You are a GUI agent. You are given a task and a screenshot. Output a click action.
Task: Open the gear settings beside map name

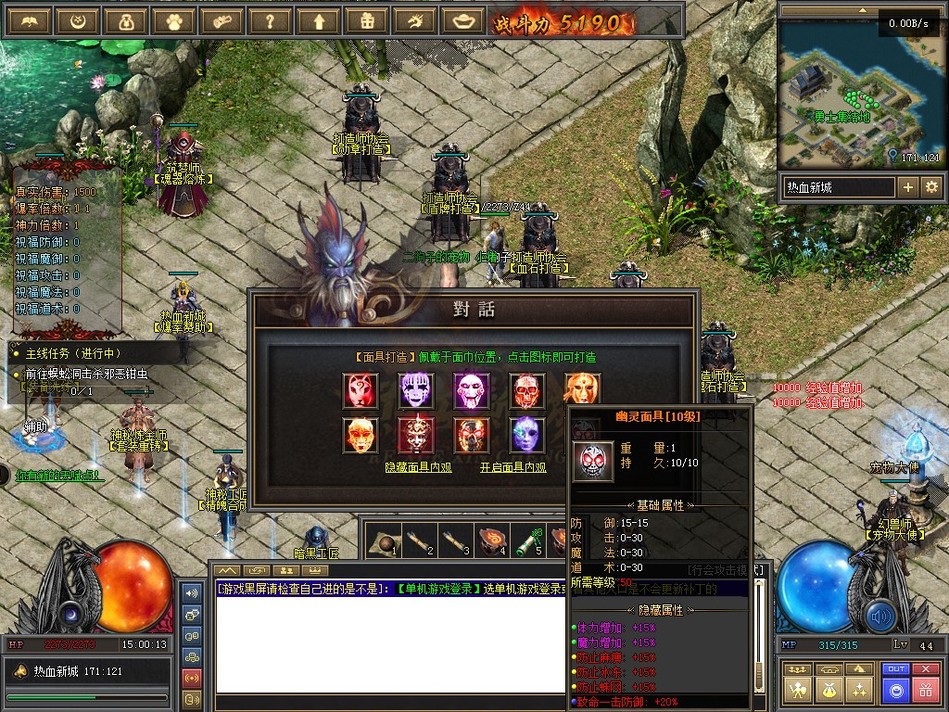pyautogui.click(x=931, y=187)
